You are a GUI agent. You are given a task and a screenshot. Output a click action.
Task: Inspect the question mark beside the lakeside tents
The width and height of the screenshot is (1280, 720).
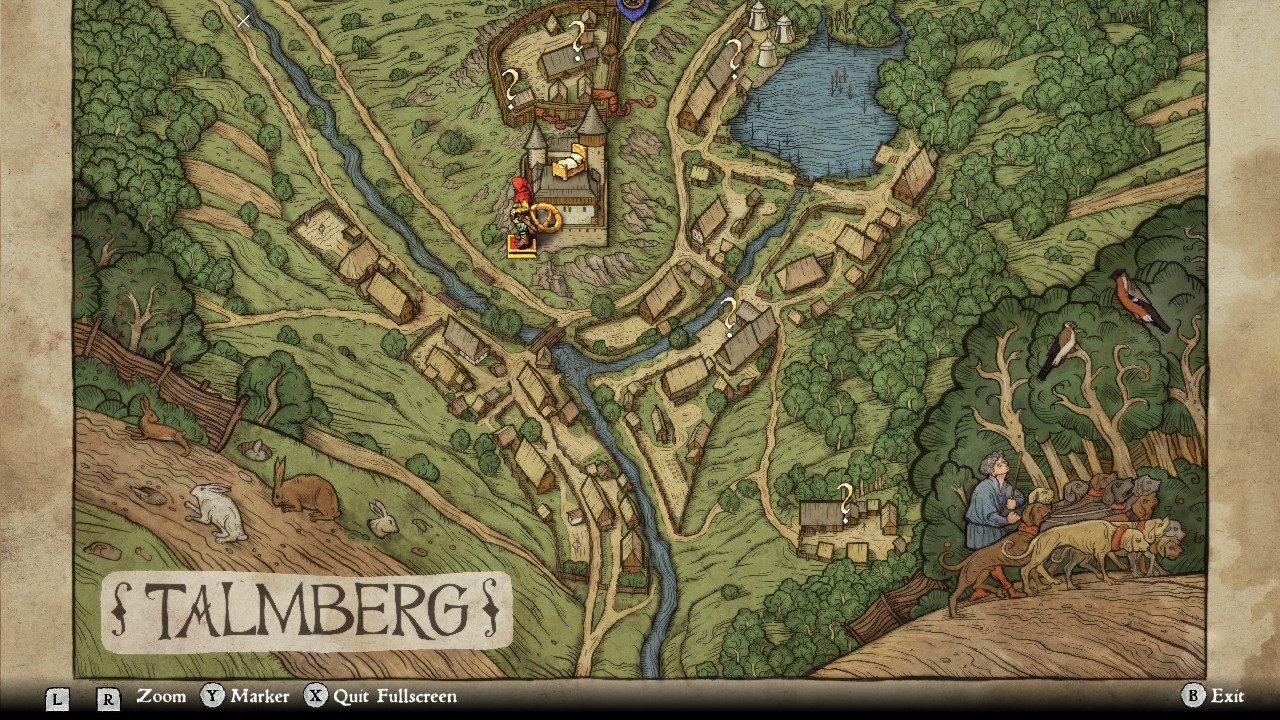coord(734,58)
